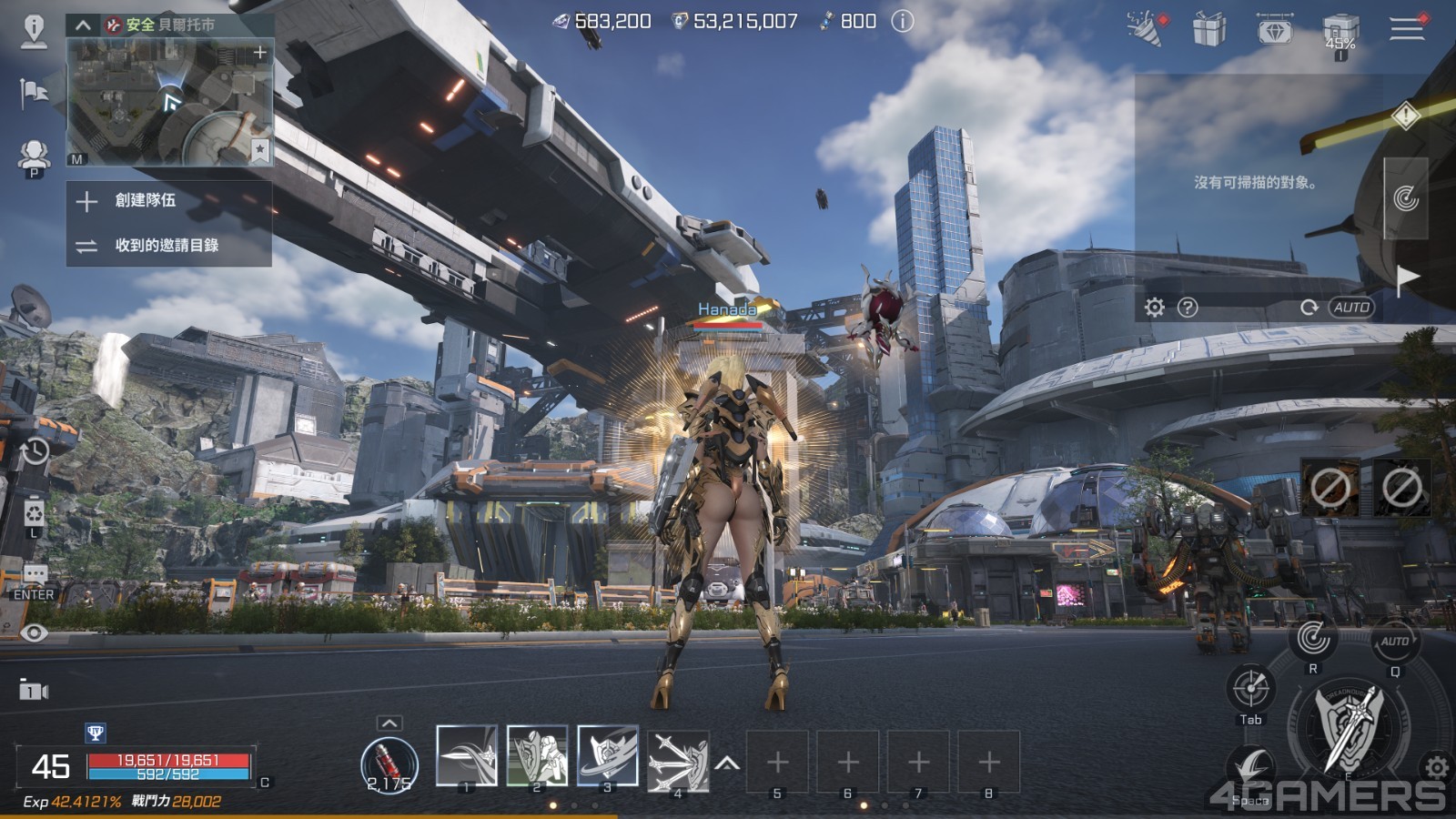Trigger the sword-and-shield main attack button
This screenshot has height=819, width=1456.
pos(1349,728)
